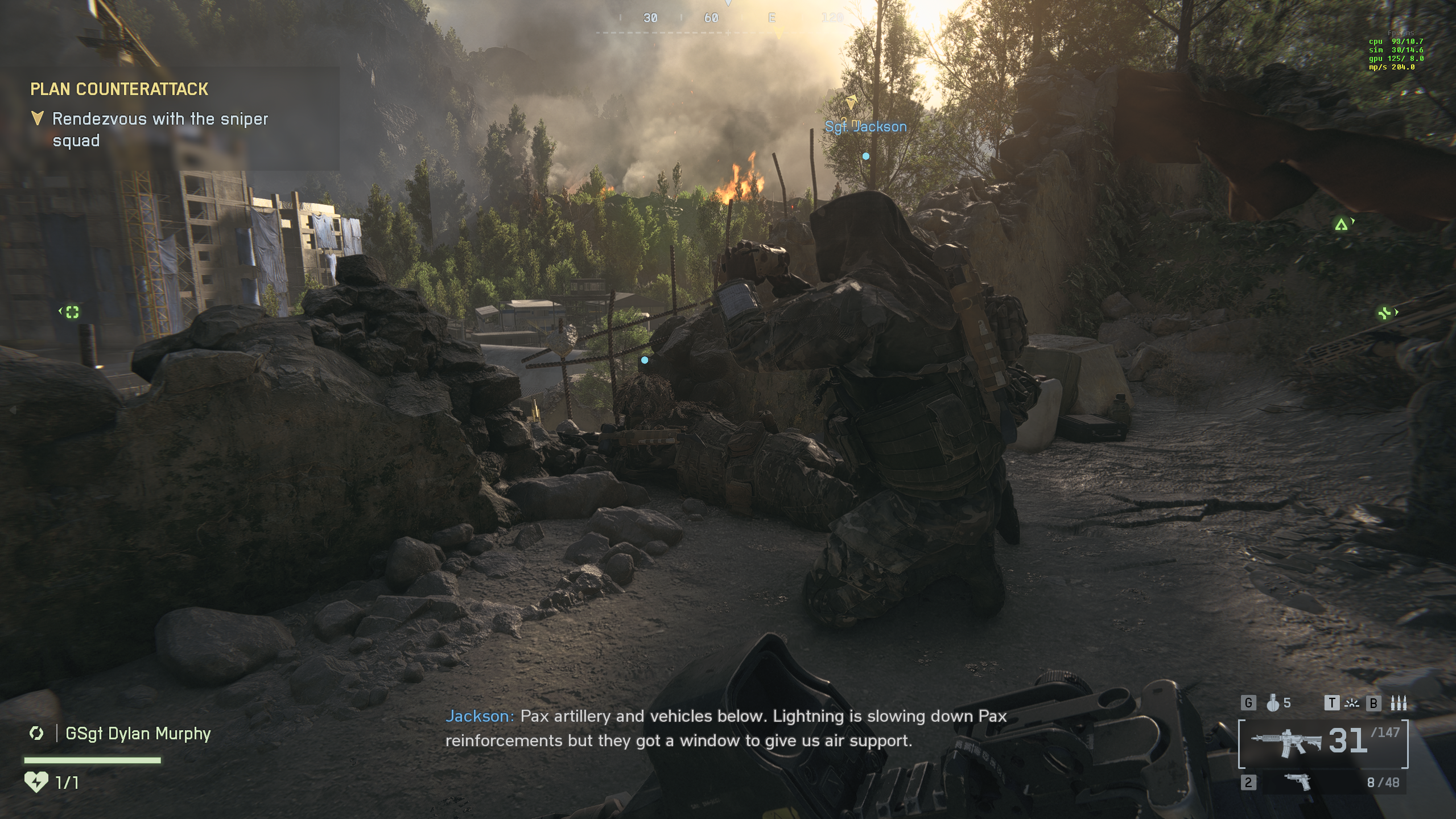Open the Plan Counterattack objective tracker
Image resolution: width=1456 pixels, height=819 pixels.
119,89
